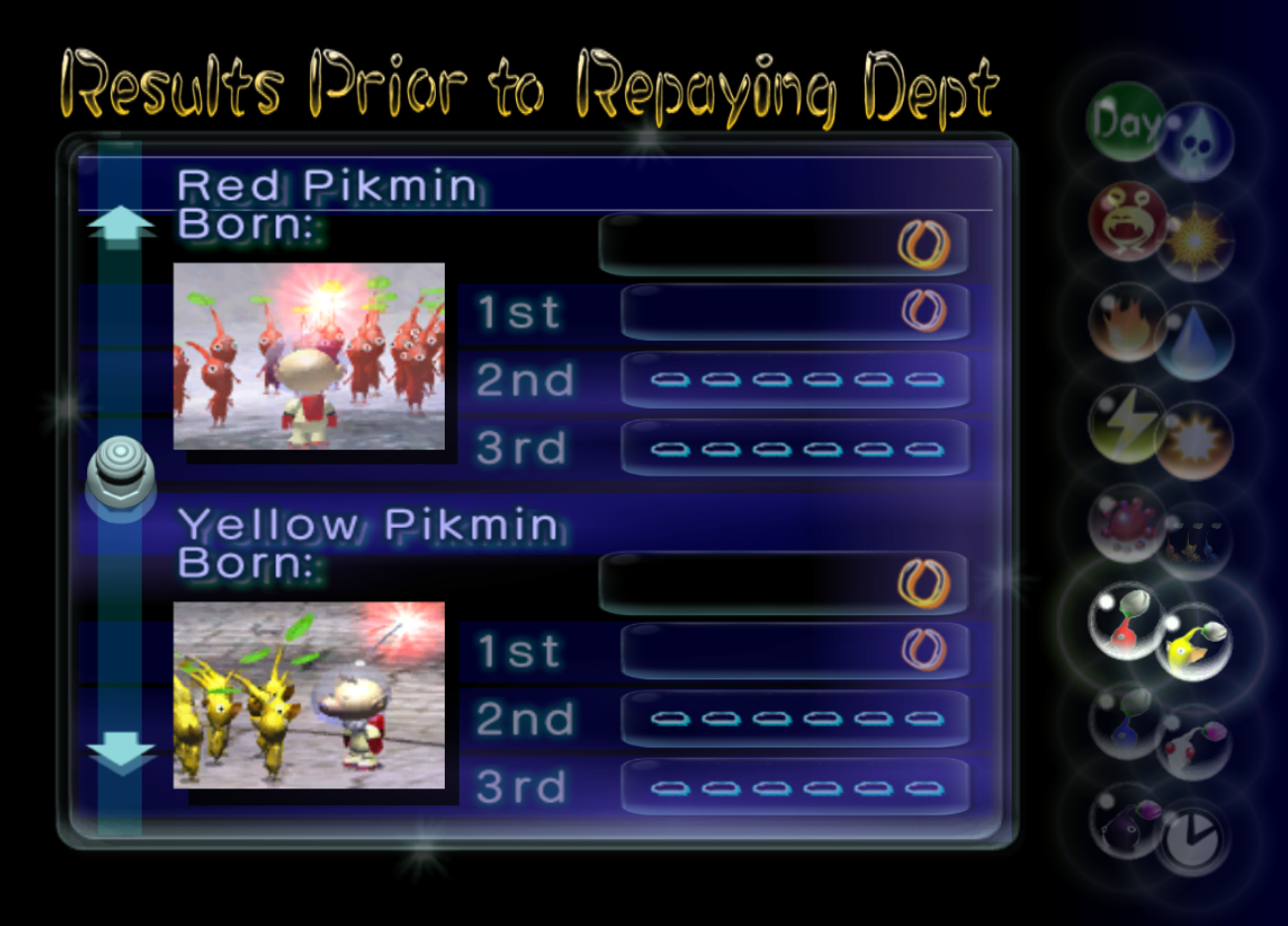Screen dimensions: 1288x926
Task: Switch to the Blue Pikmin bubble
Action: [1127, 722]
